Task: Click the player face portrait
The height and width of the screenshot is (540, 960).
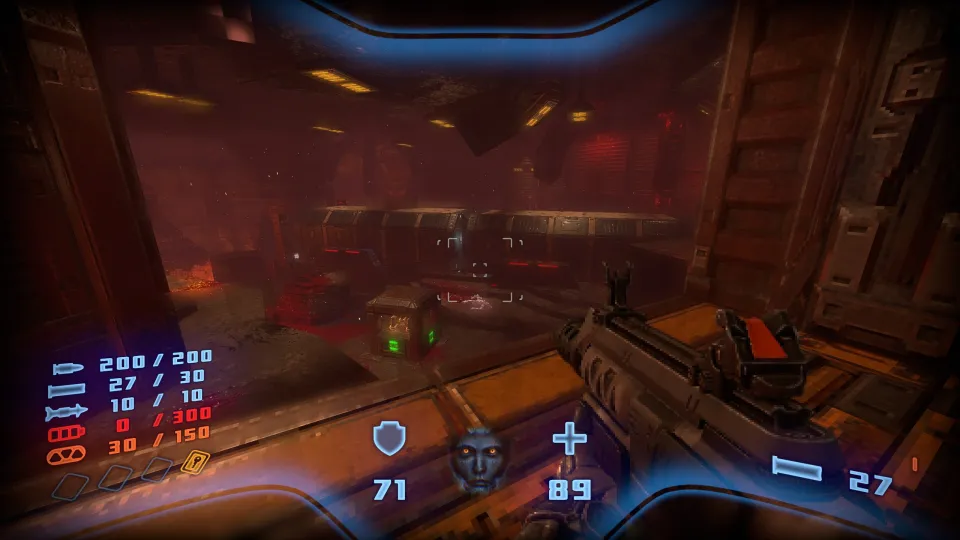Action: [475, 461]
